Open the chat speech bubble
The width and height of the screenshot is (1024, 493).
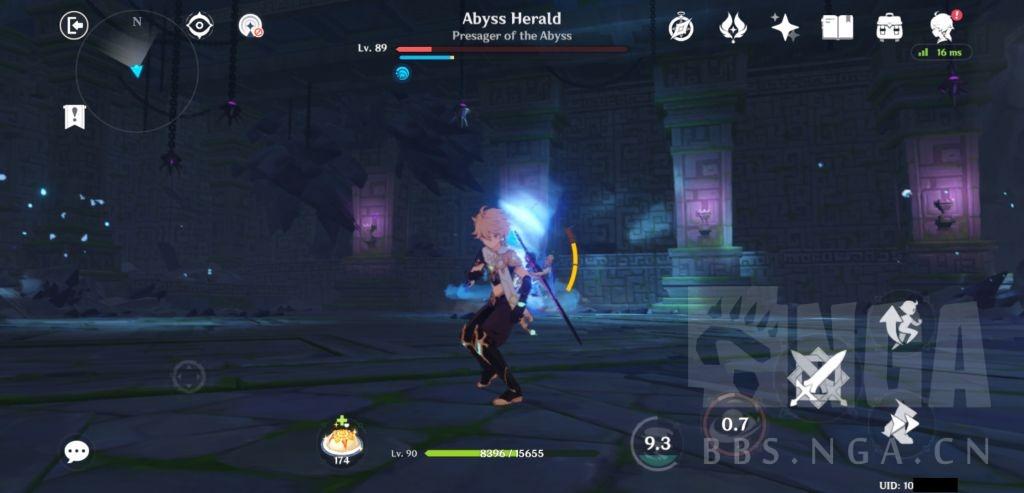pyautogui.click(x=77, y=451)
